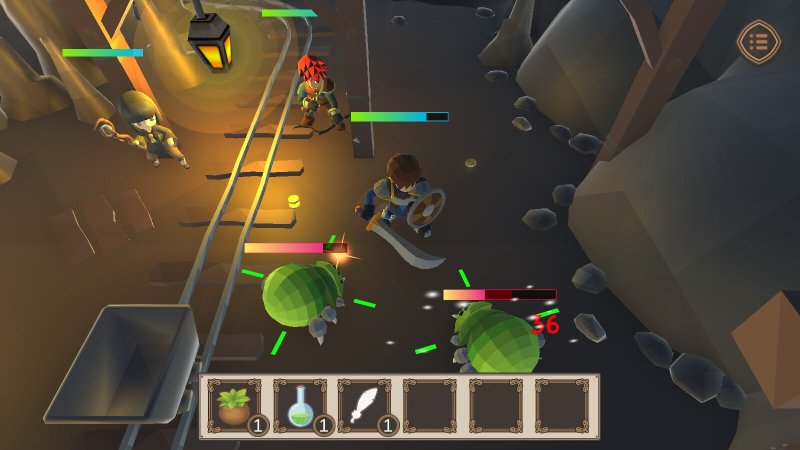Use the green potion flask slot
Image resolution: width=800 pixels, height=450 pixels.
300,406
